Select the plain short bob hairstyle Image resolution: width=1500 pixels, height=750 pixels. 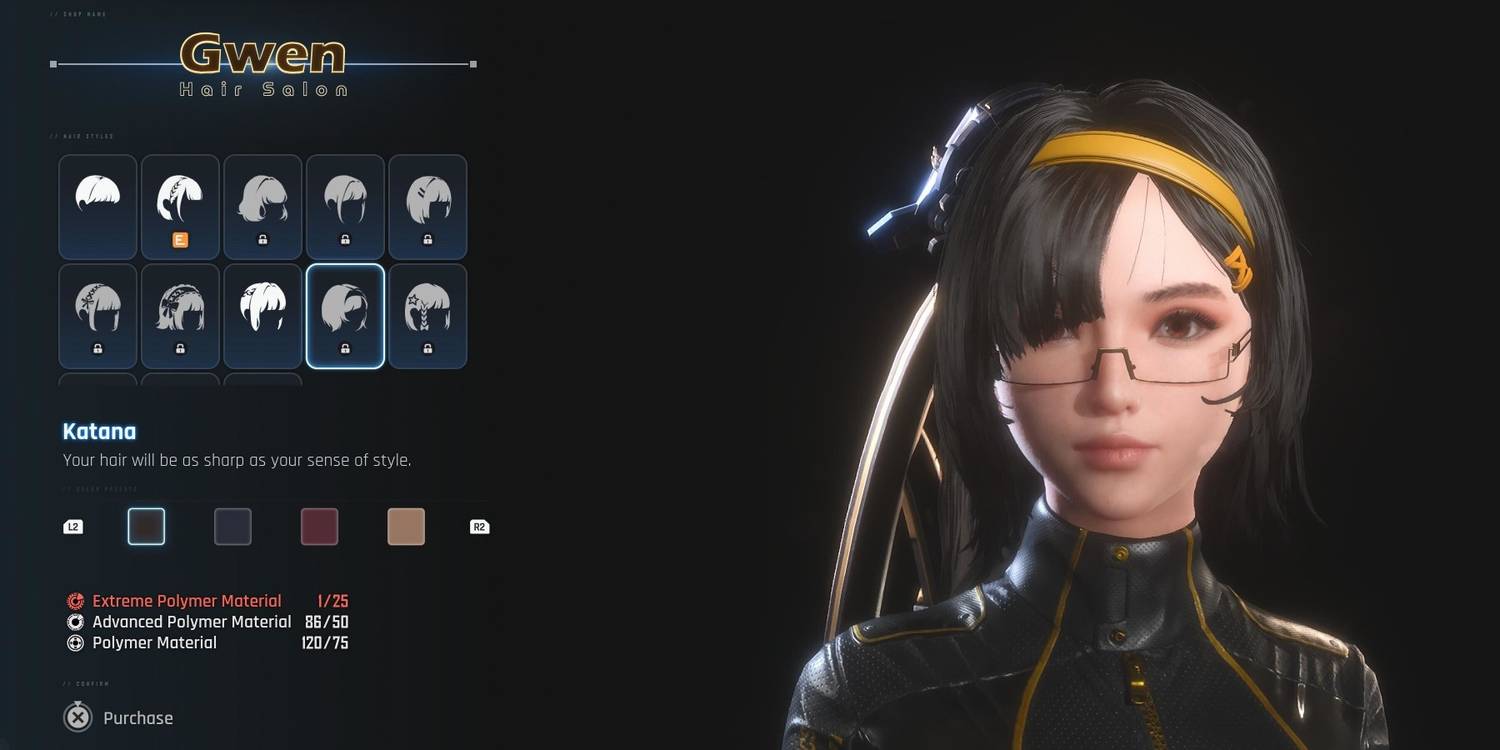coord(98,206)
